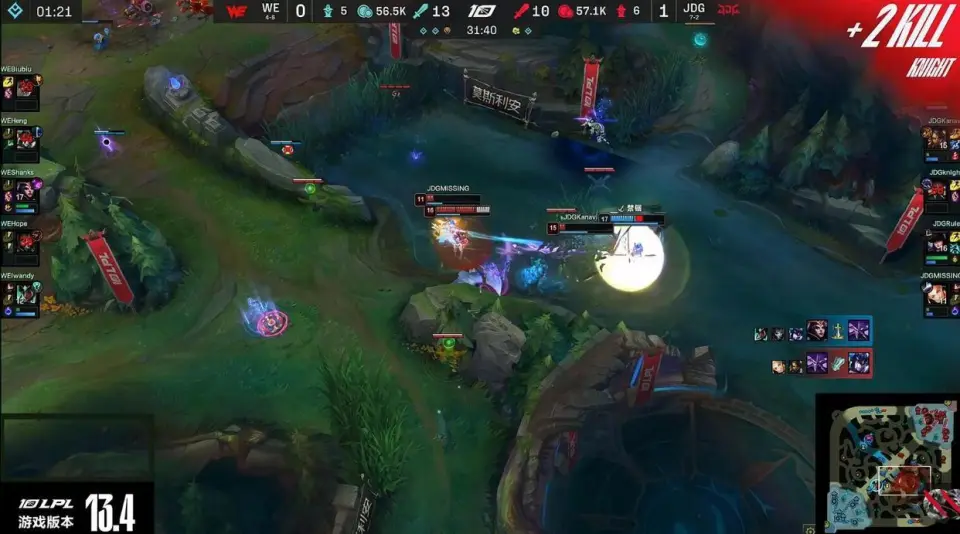Click the minimap
This screenshot has height=534, width=960.
(x=887, y=463)
